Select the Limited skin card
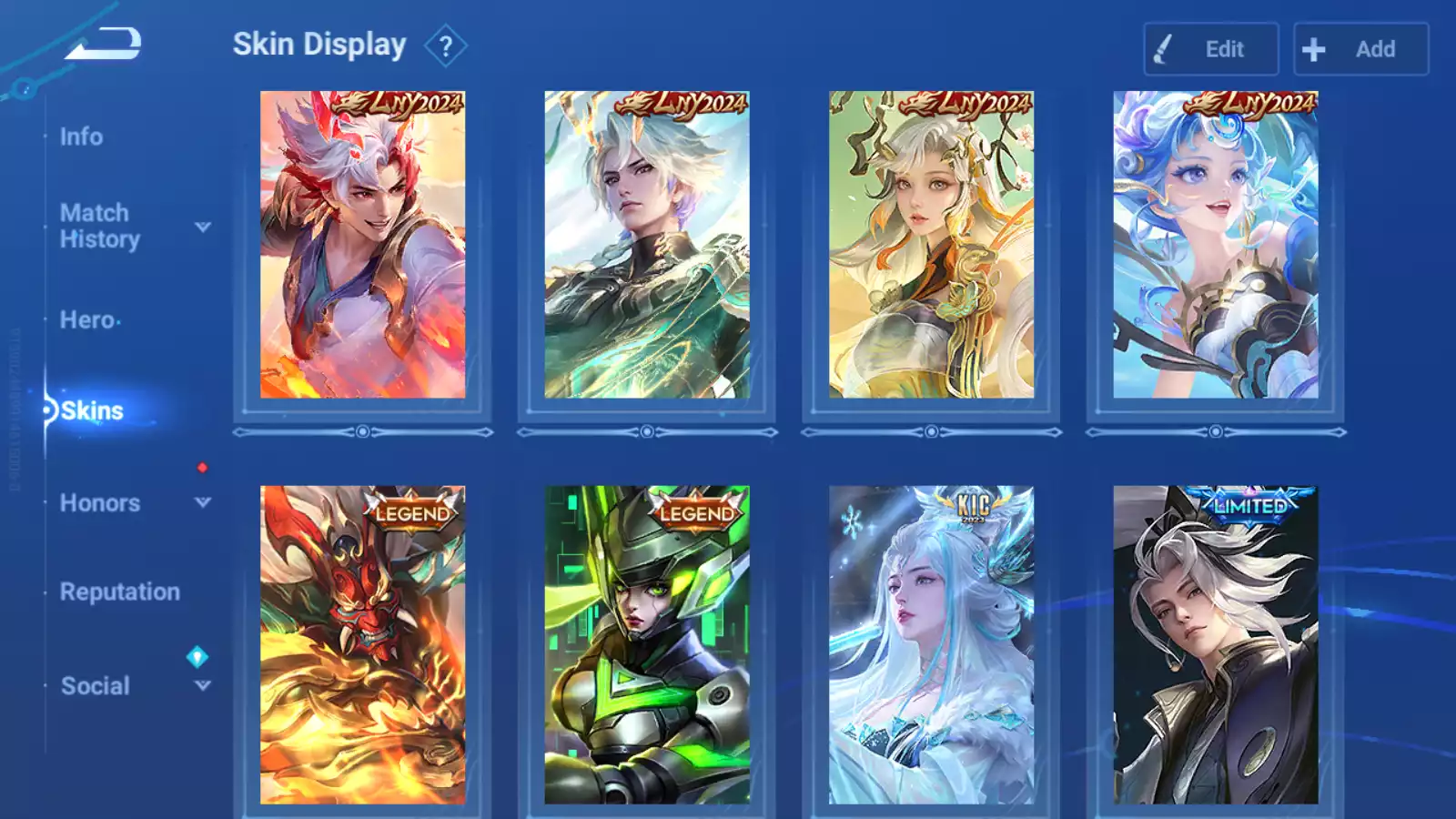Viewport: 1456px width, 819px height. click(1215, 644)
